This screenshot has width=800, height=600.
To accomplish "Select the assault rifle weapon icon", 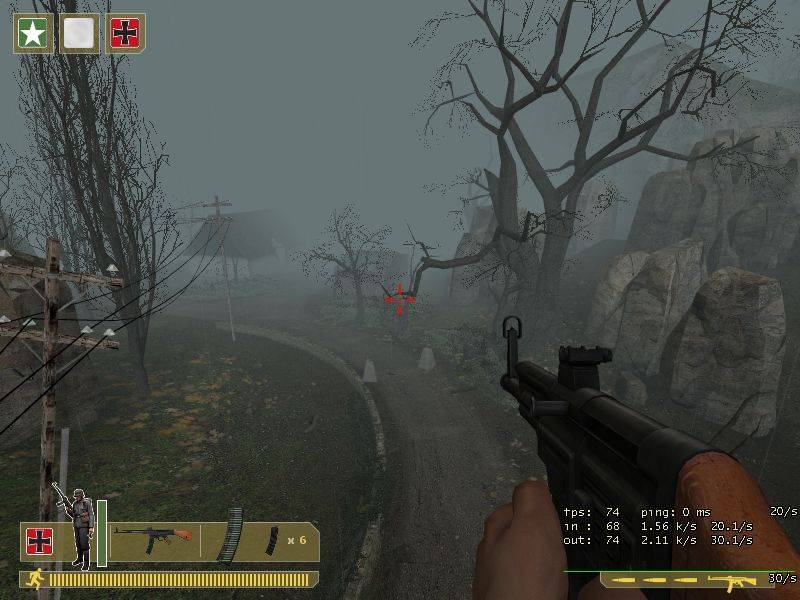I will click(x=154, y=540).
